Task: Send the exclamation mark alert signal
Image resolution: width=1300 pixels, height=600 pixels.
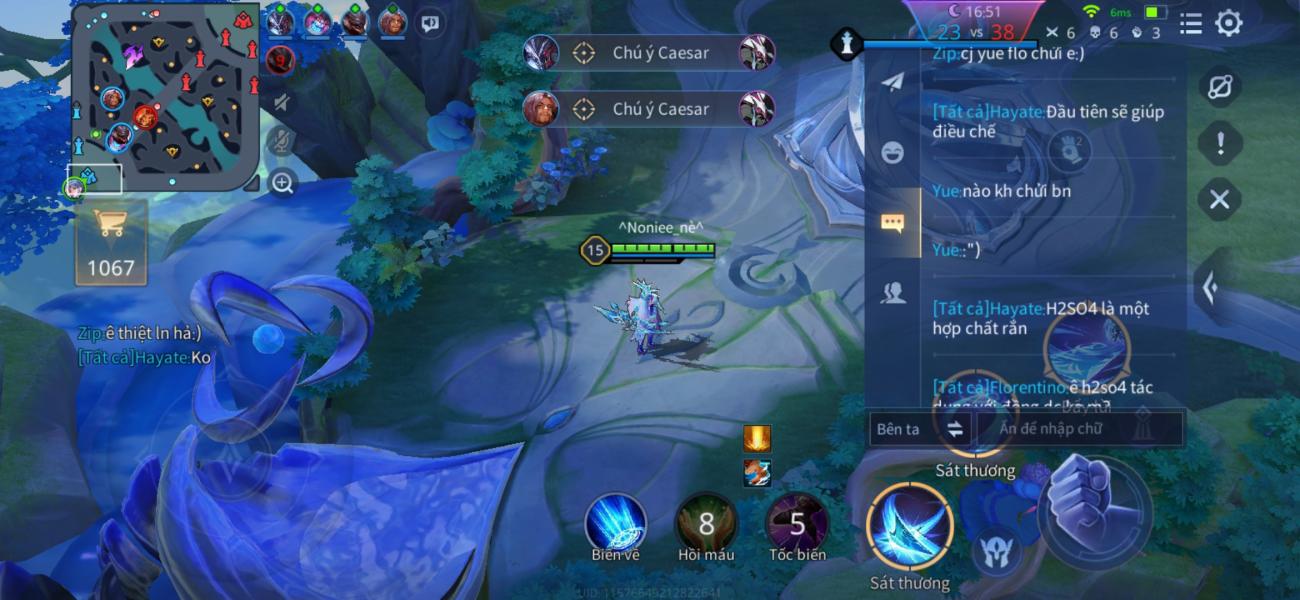Action: (1219, 143)
